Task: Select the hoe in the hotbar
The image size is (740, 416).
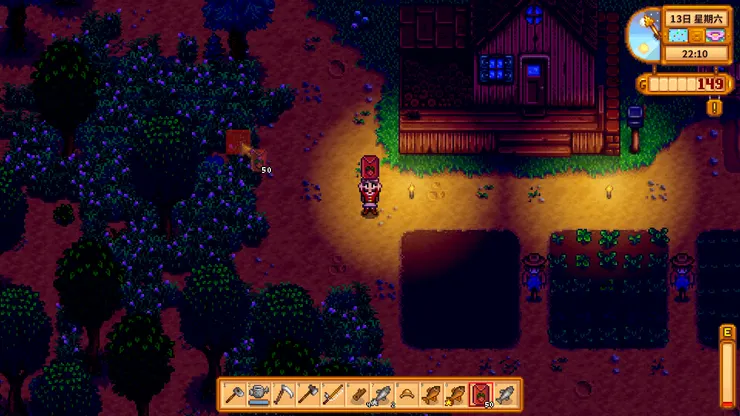Action: point(234,395)
